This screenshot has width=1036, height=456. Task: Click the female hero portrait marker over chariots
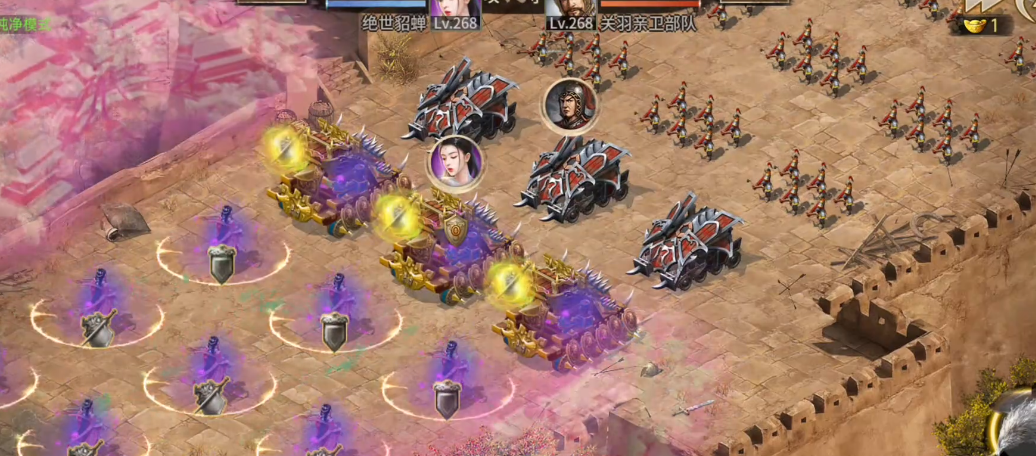pos(455,161)
